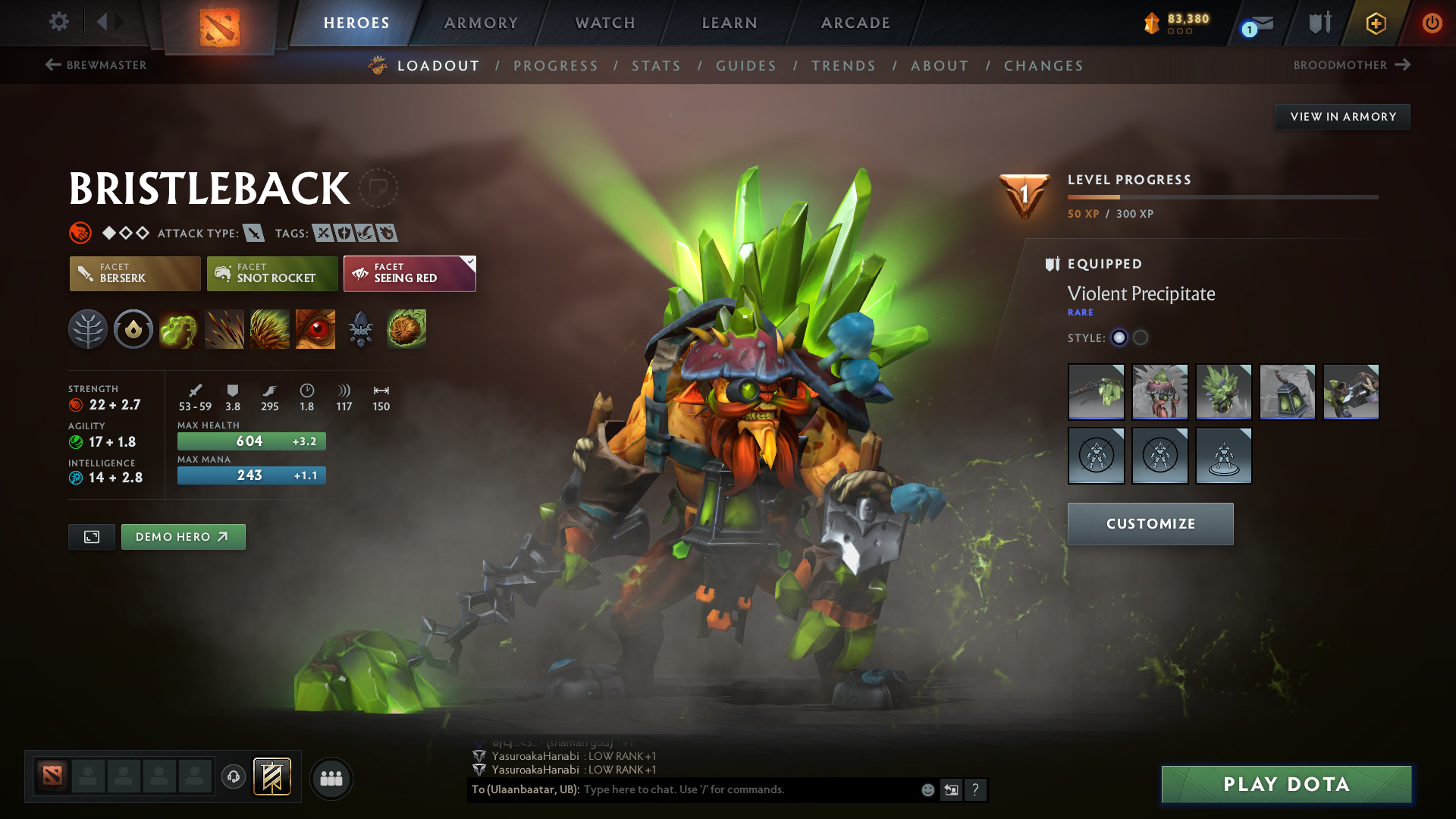
Task: Open Bristleback's talent tree
Action: click(x=87, y=329)
